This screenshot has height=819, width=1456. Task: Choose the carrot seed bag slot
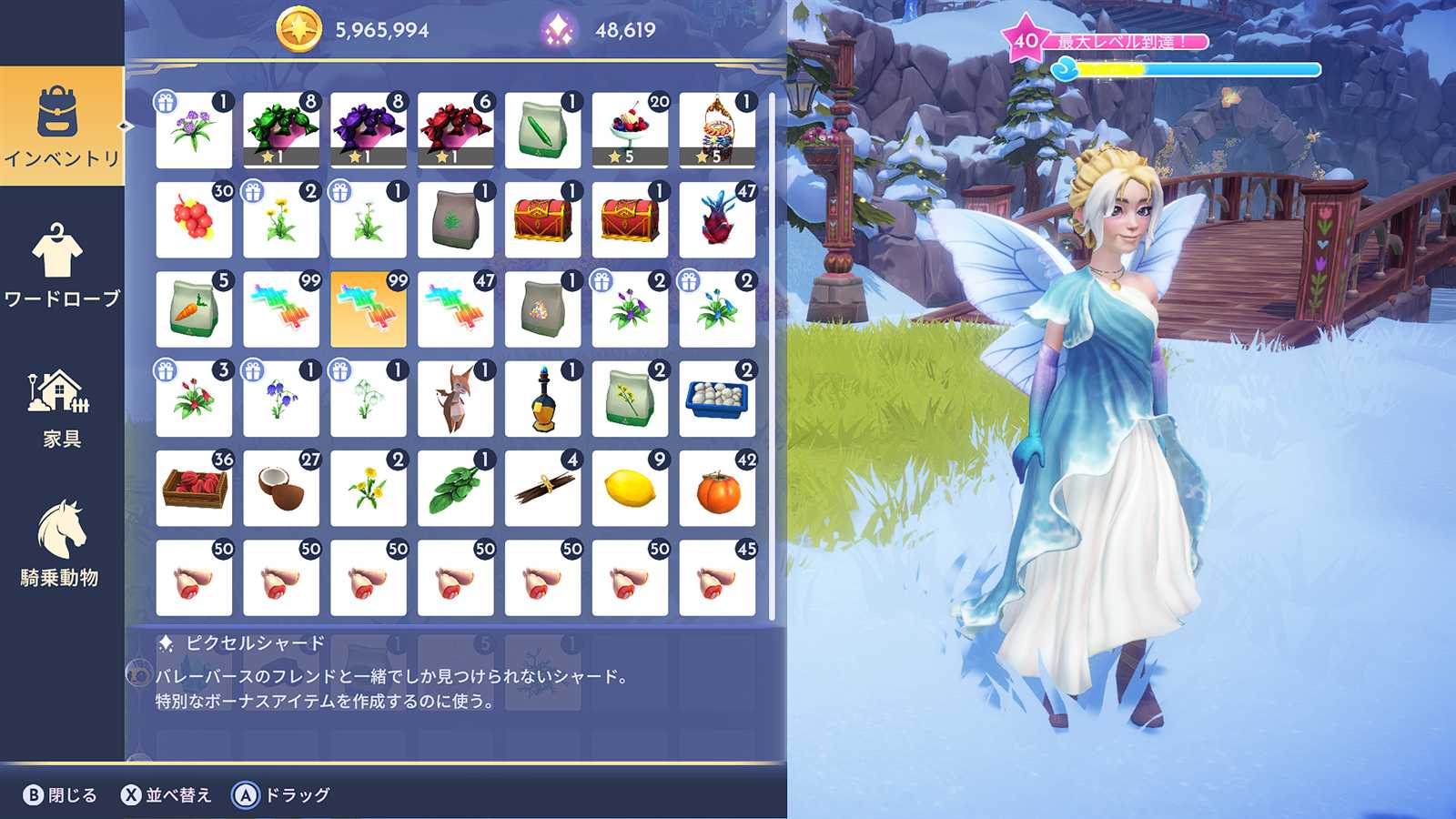point(194,309)
